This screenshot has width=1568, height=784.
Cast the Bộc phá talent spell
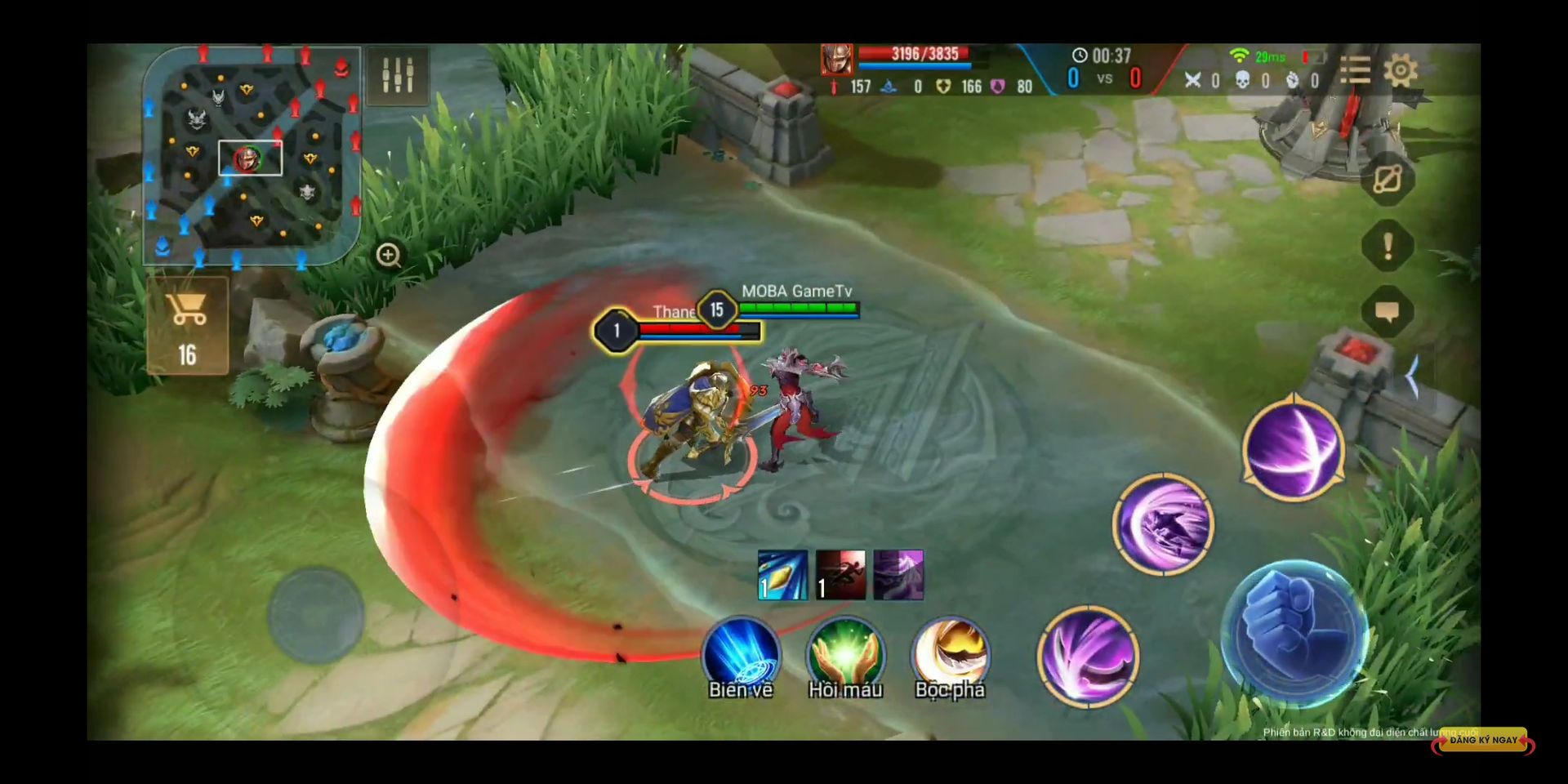950,656
